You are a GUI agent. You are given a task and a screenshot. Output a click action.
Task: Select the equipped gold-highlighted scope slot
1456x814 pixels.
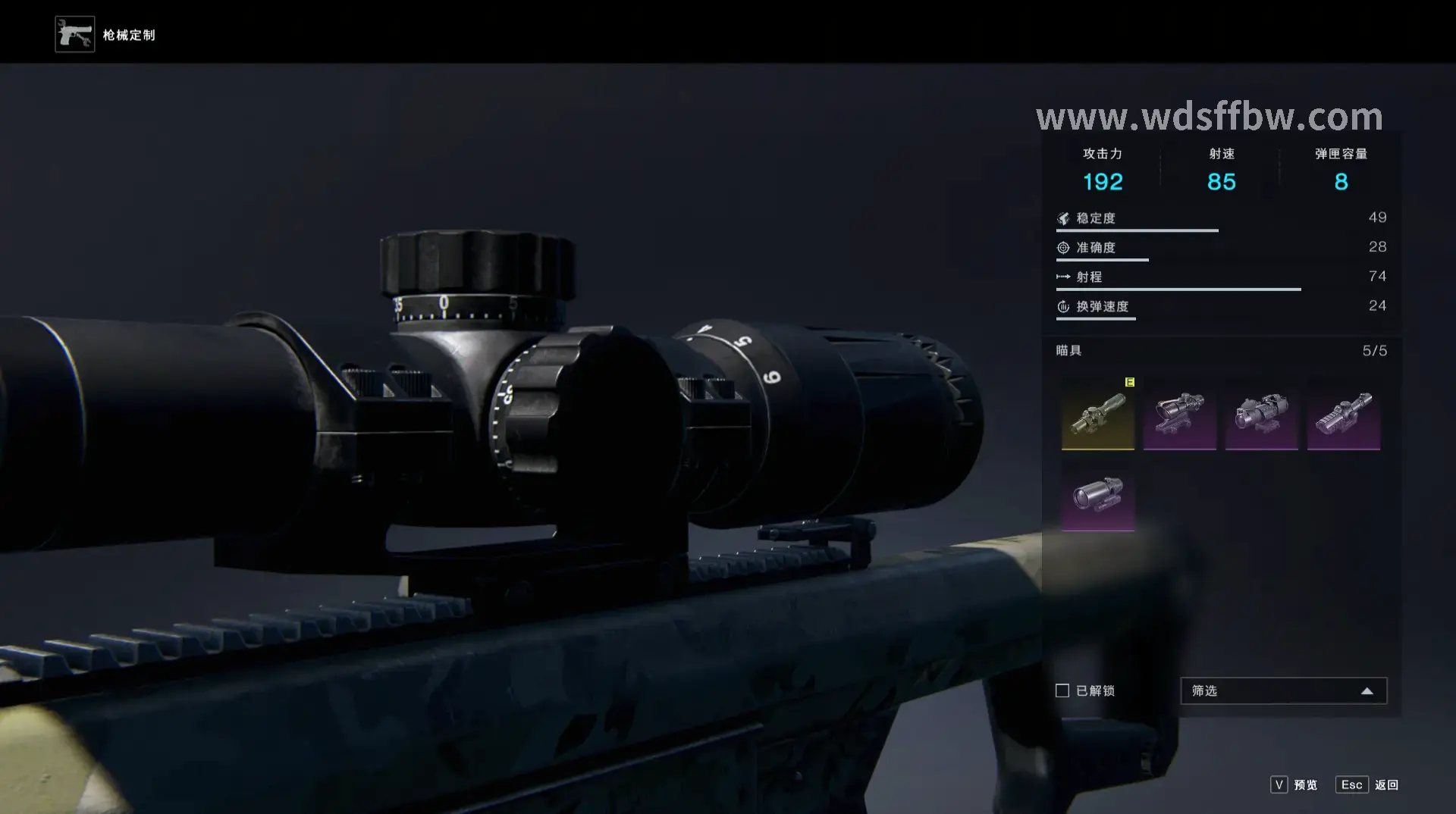coord(1097,414)
